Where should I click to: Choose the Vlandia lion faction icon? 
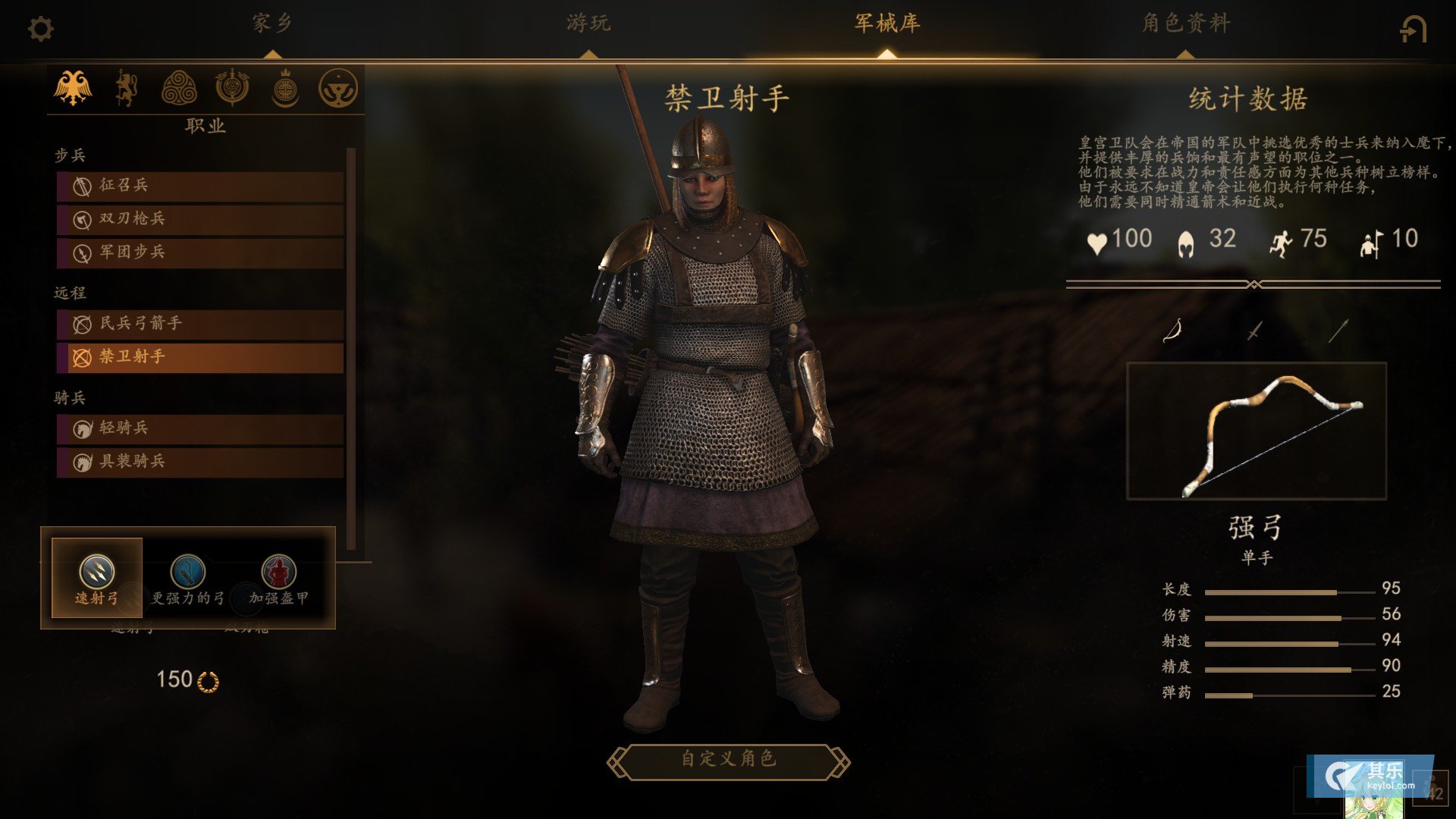(126, 88)
